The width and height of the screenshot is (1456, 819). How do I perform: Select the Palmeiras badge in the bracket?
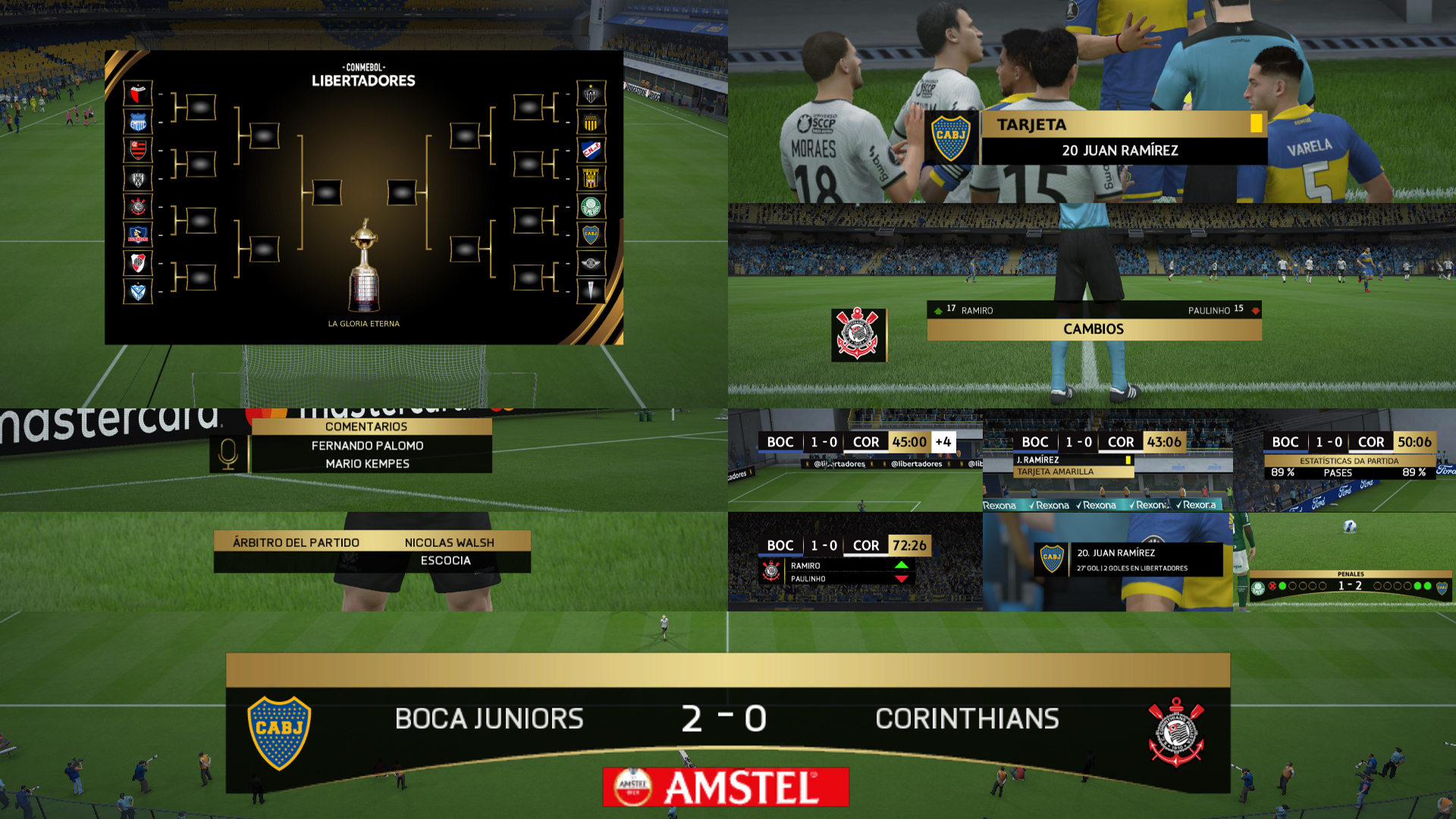coord(591,207)
